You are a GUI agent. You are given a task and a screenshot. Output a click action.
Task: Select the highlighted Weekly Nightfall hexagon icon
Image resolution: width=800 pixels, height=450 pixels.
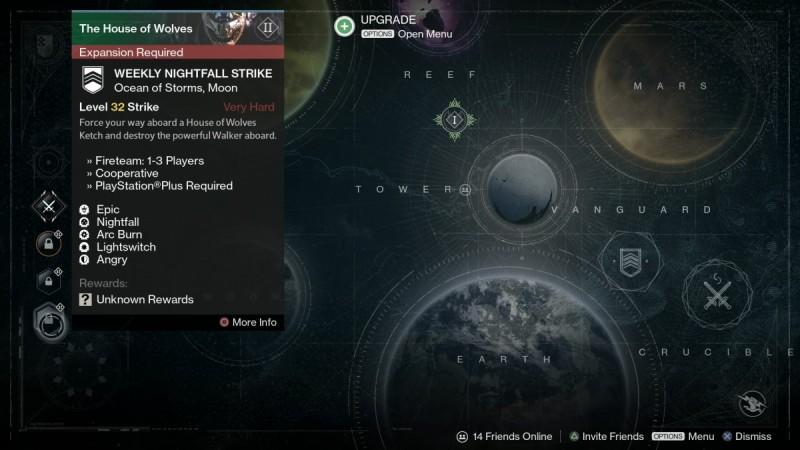point(48,320)
